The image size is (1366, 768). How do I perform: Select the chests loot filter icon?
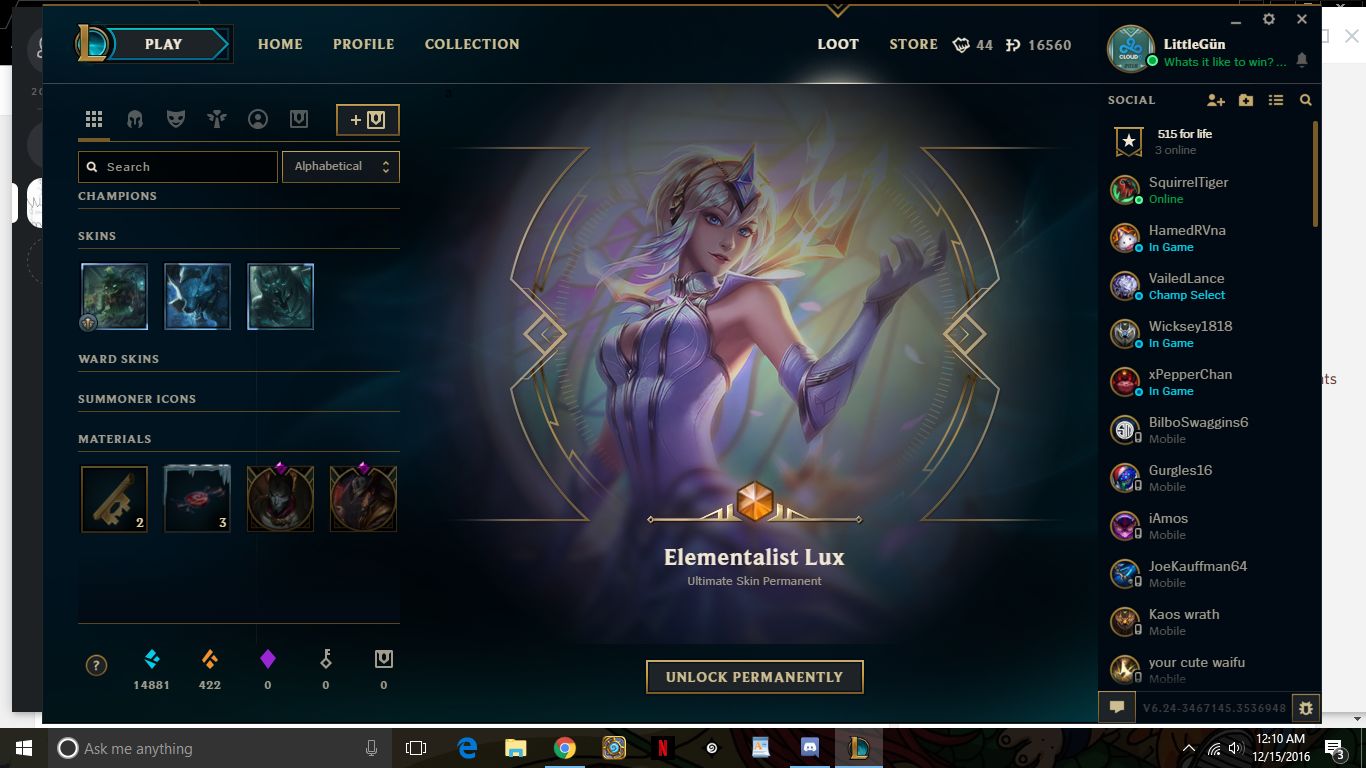pos(299,118)
